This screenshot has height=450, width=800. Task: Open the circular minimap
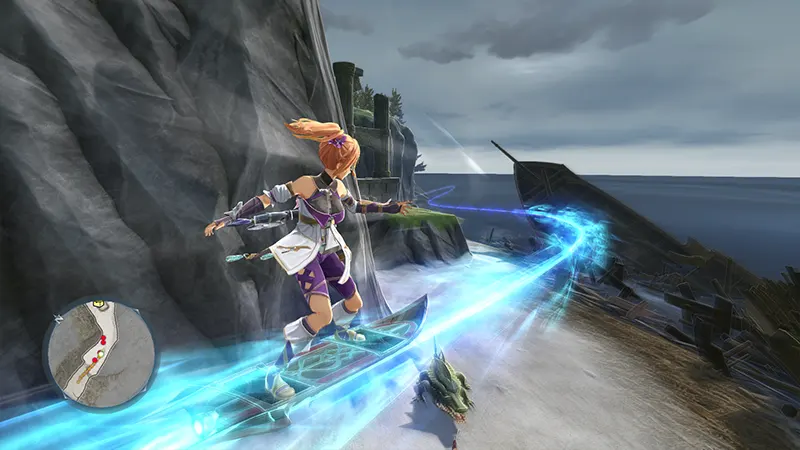point(99,352)
